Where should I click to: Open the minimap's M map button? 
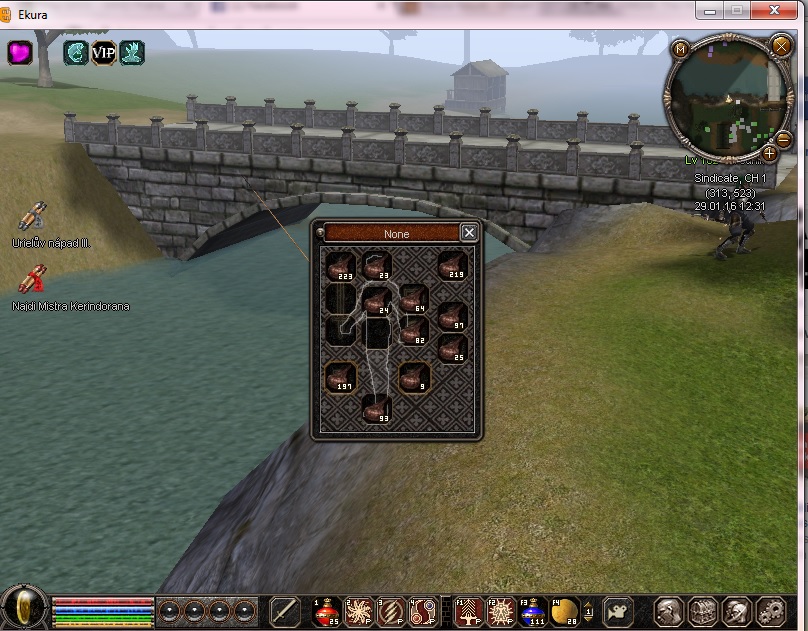tap(681, 49)
